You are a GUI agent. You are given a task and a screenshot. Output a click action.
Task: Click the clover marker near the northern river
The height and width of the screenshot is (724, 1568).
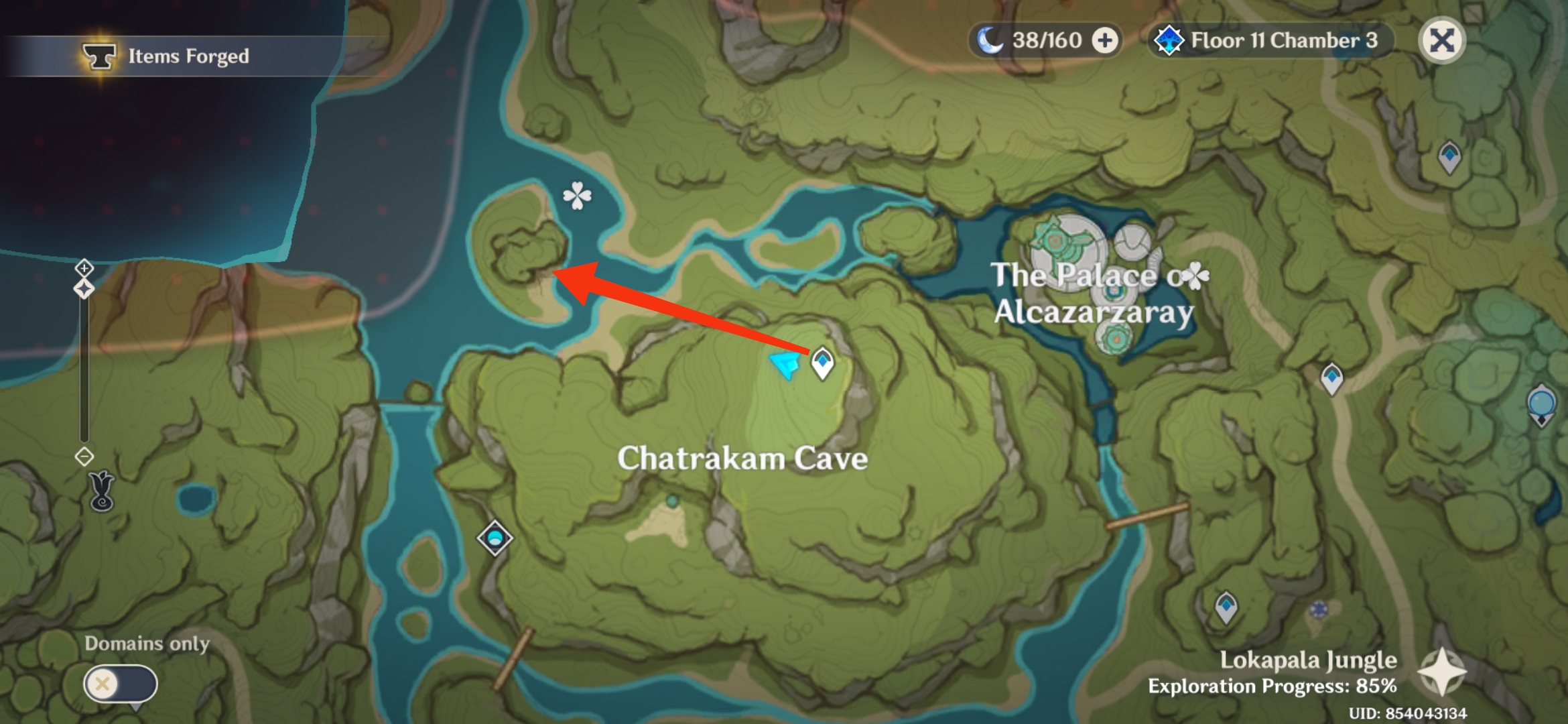click(576, 195)
